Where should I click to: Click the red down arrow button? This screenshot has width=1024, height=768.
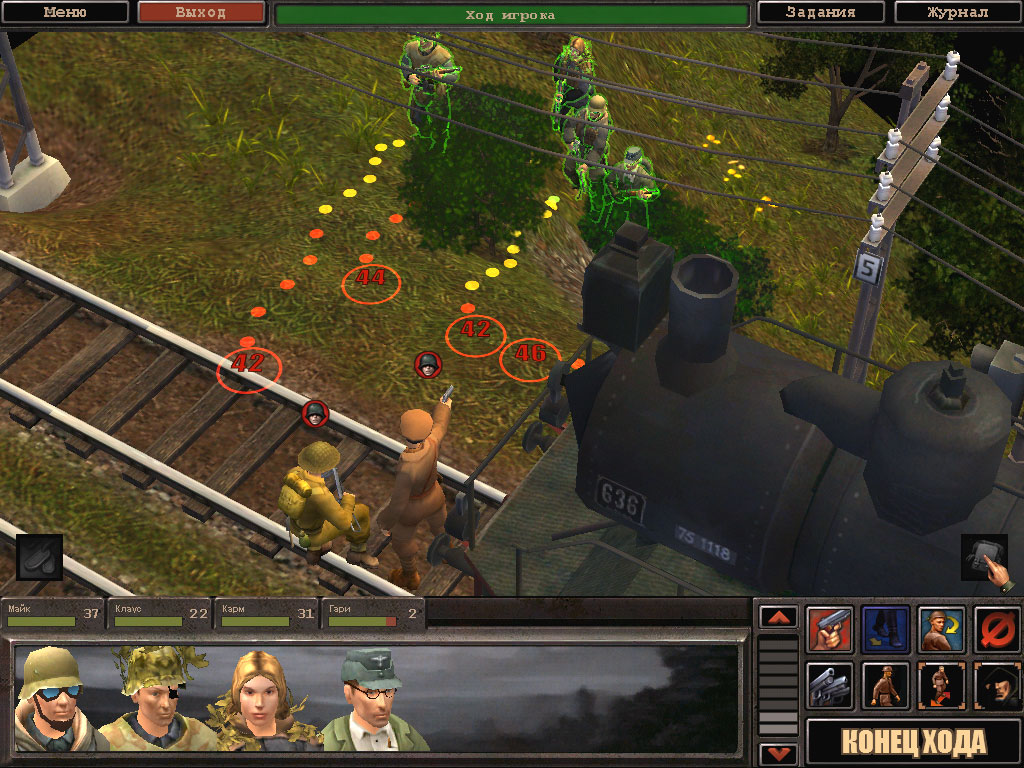point(779,754)
